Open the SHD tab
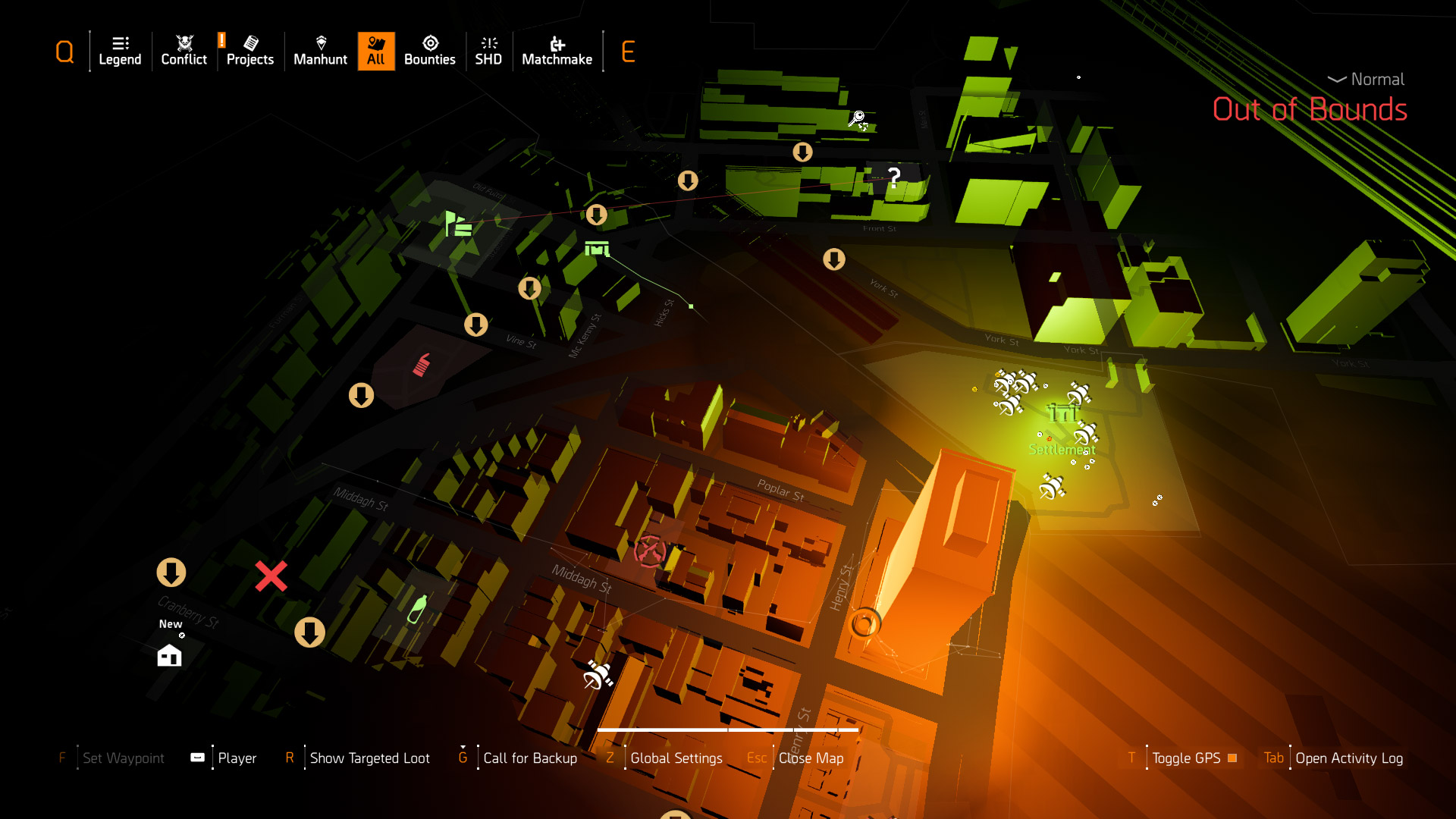The height and width of the screenshot is (819, 1456). [488, 51]
